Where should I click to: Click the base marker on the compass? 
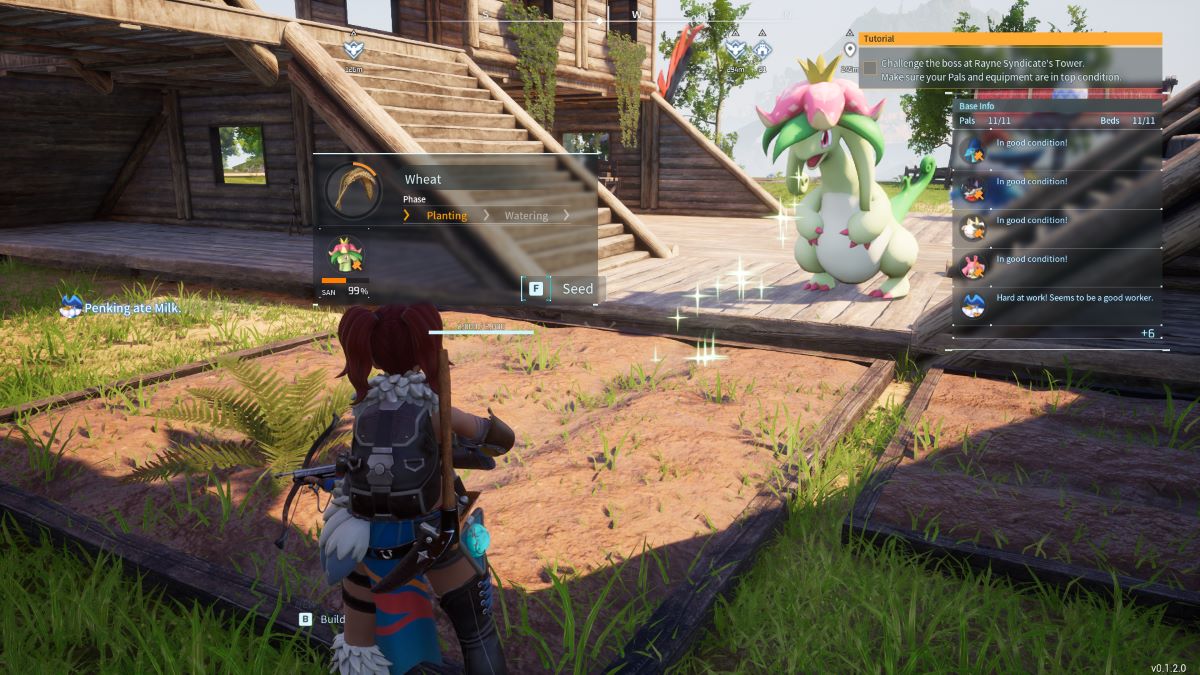[762, 48]
